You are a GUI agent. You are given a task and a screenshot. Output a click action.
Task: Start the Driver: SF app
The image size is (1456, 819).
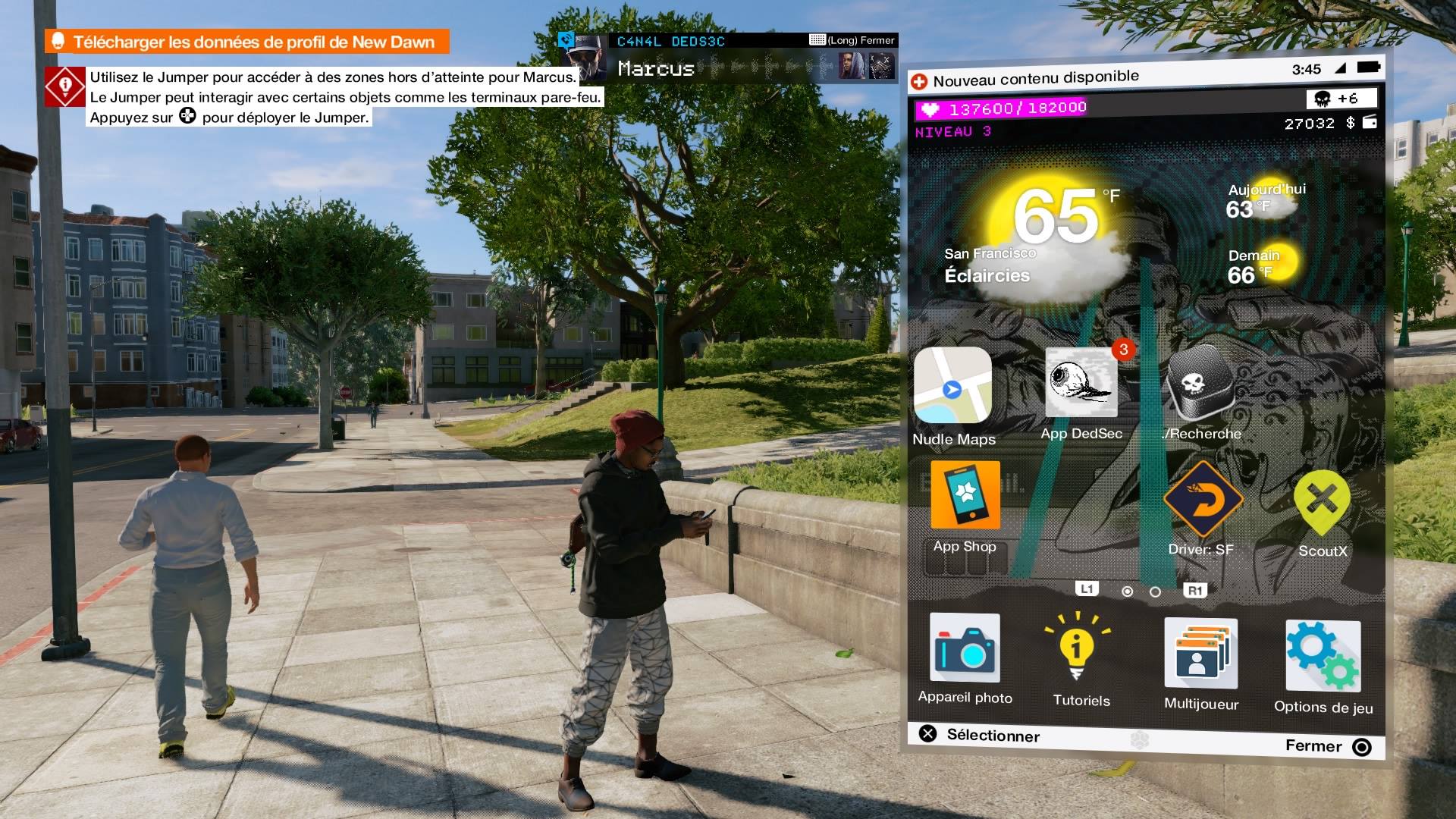point(1202,500)
